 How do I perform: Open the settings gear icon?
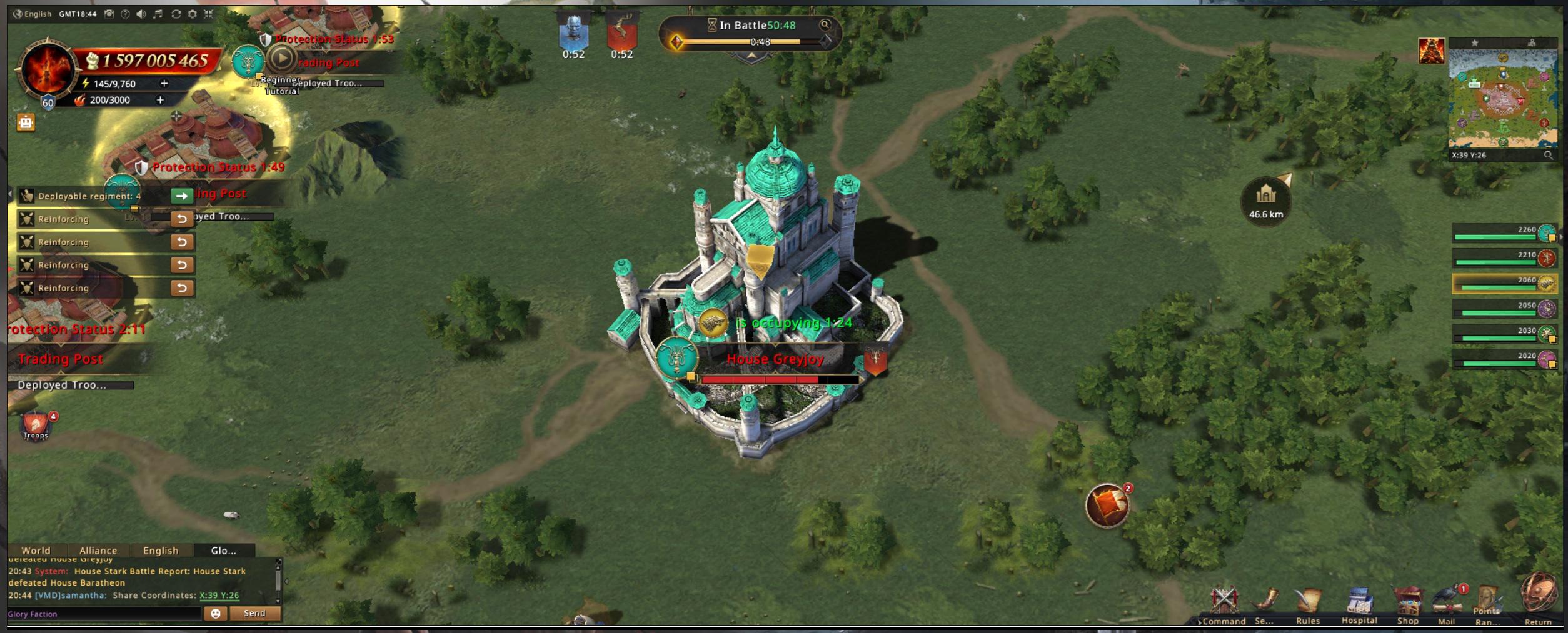point(193,14)
